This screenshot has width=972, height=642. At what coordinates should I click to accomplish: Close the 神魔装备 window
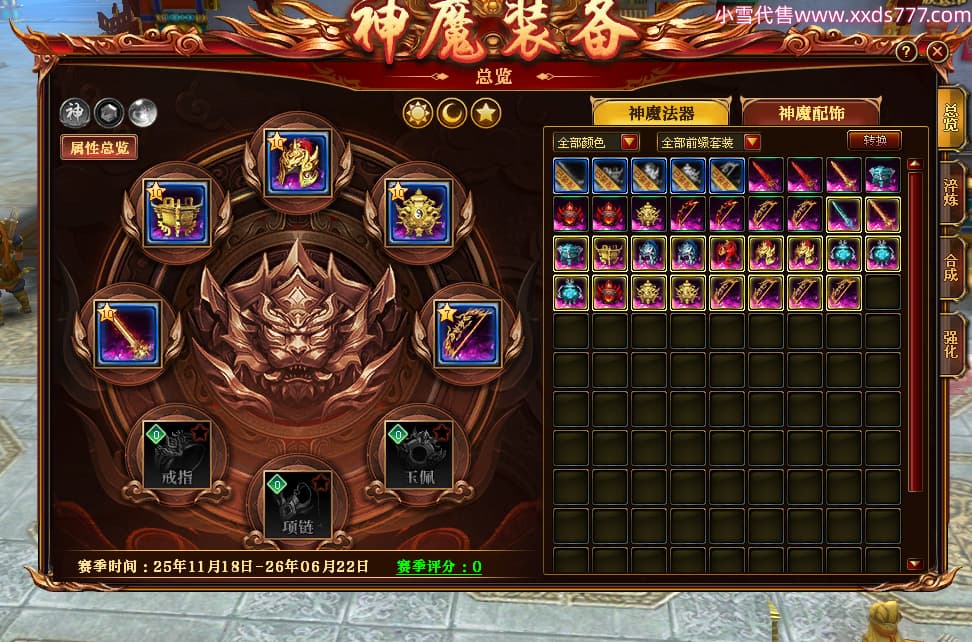(x=937, y=51)
